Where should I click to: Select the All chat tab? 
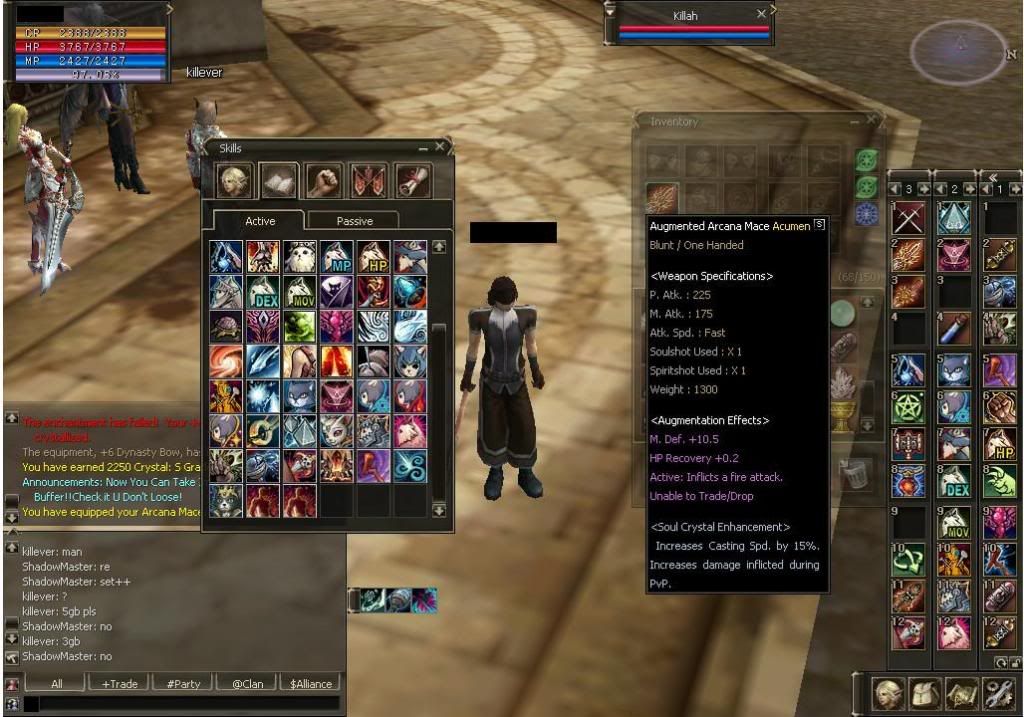(x=56, y=684)
